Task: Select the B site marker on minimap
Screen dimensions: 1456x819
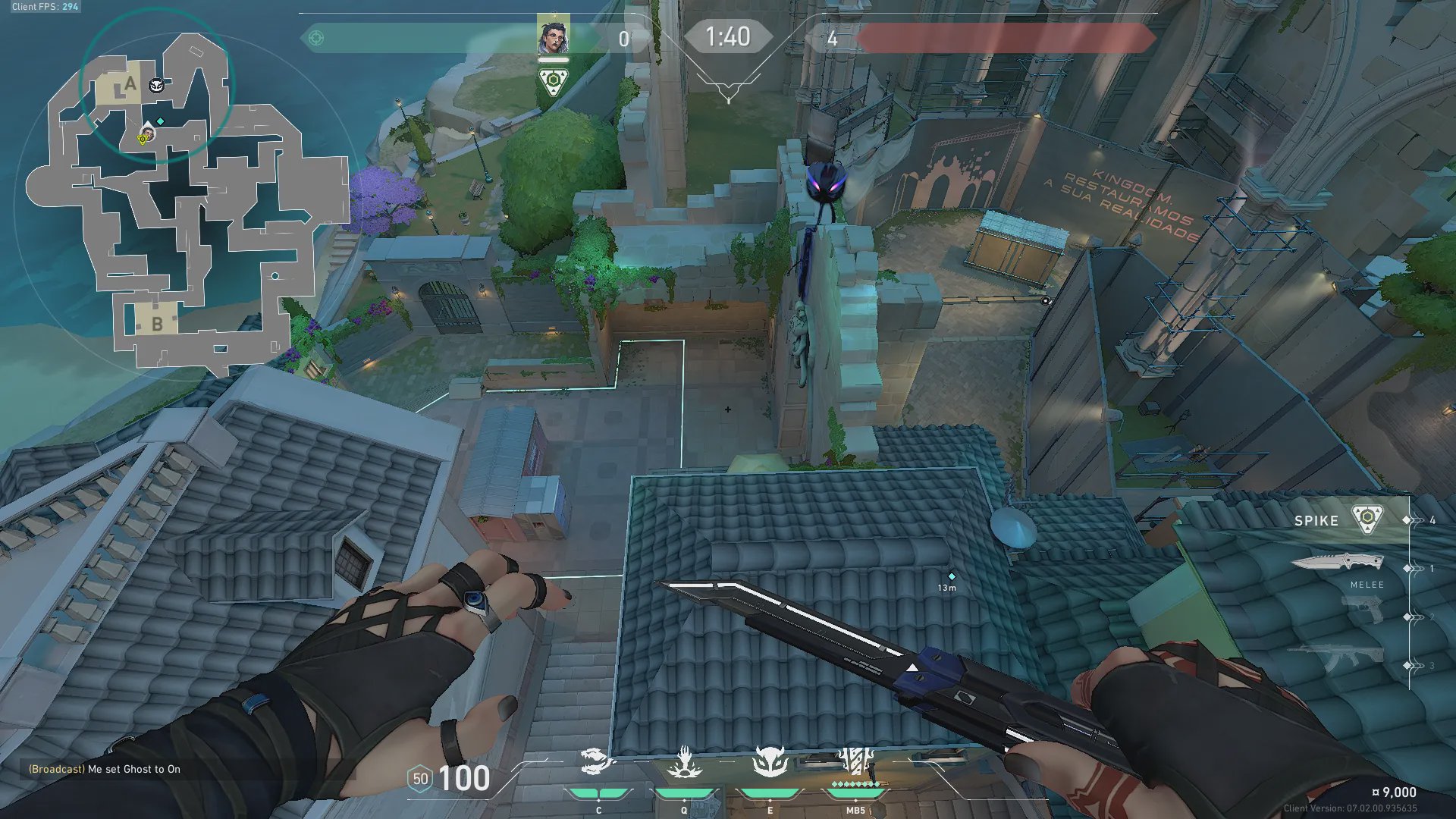Action: point(156,323)
